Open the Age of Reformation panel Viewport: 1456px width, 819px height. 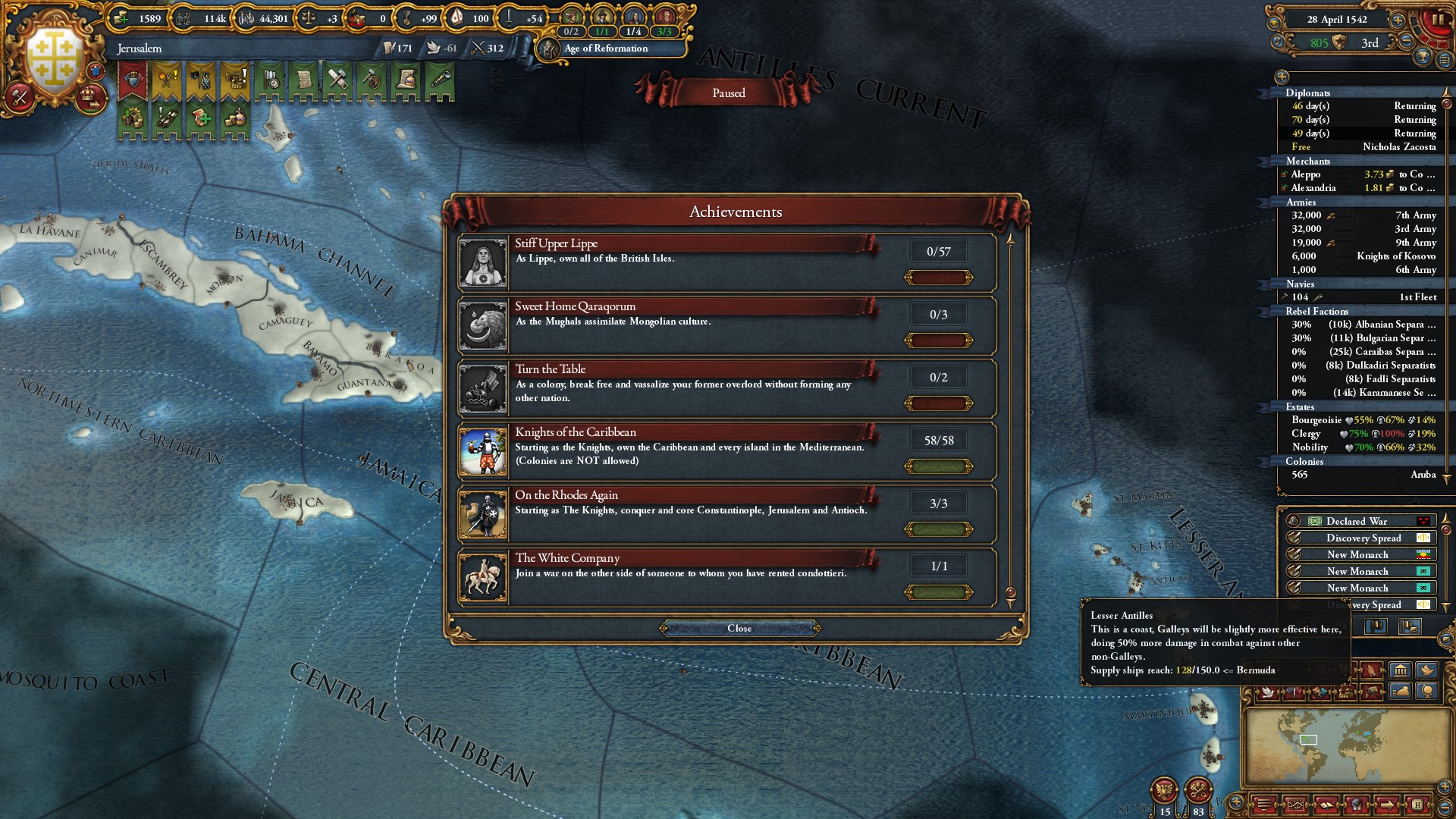[605, 49]
